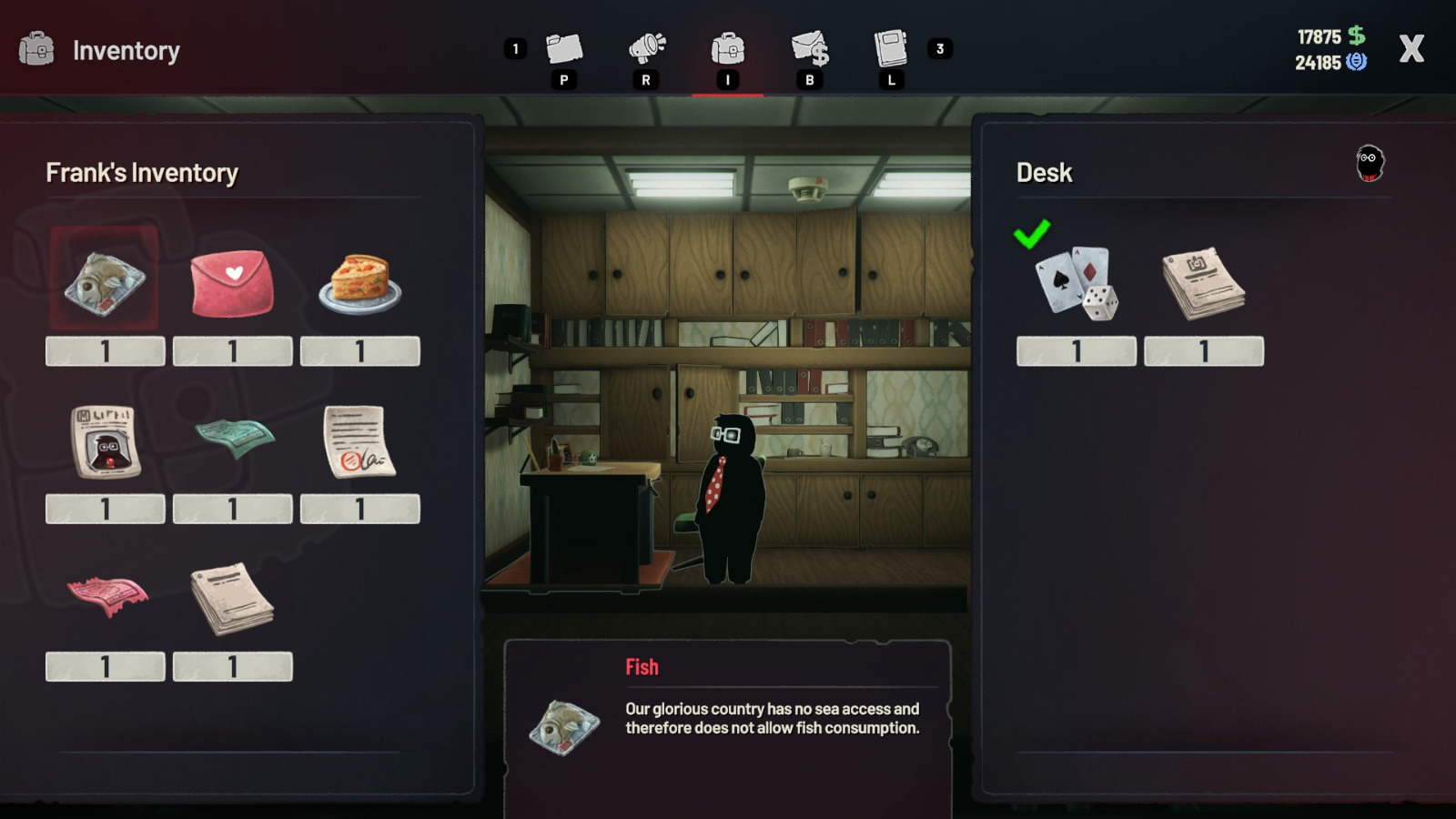The width and height of the screenshot is (1456, 819).
Task: Open the notebook tab marked L
Action: click(891, 50)
